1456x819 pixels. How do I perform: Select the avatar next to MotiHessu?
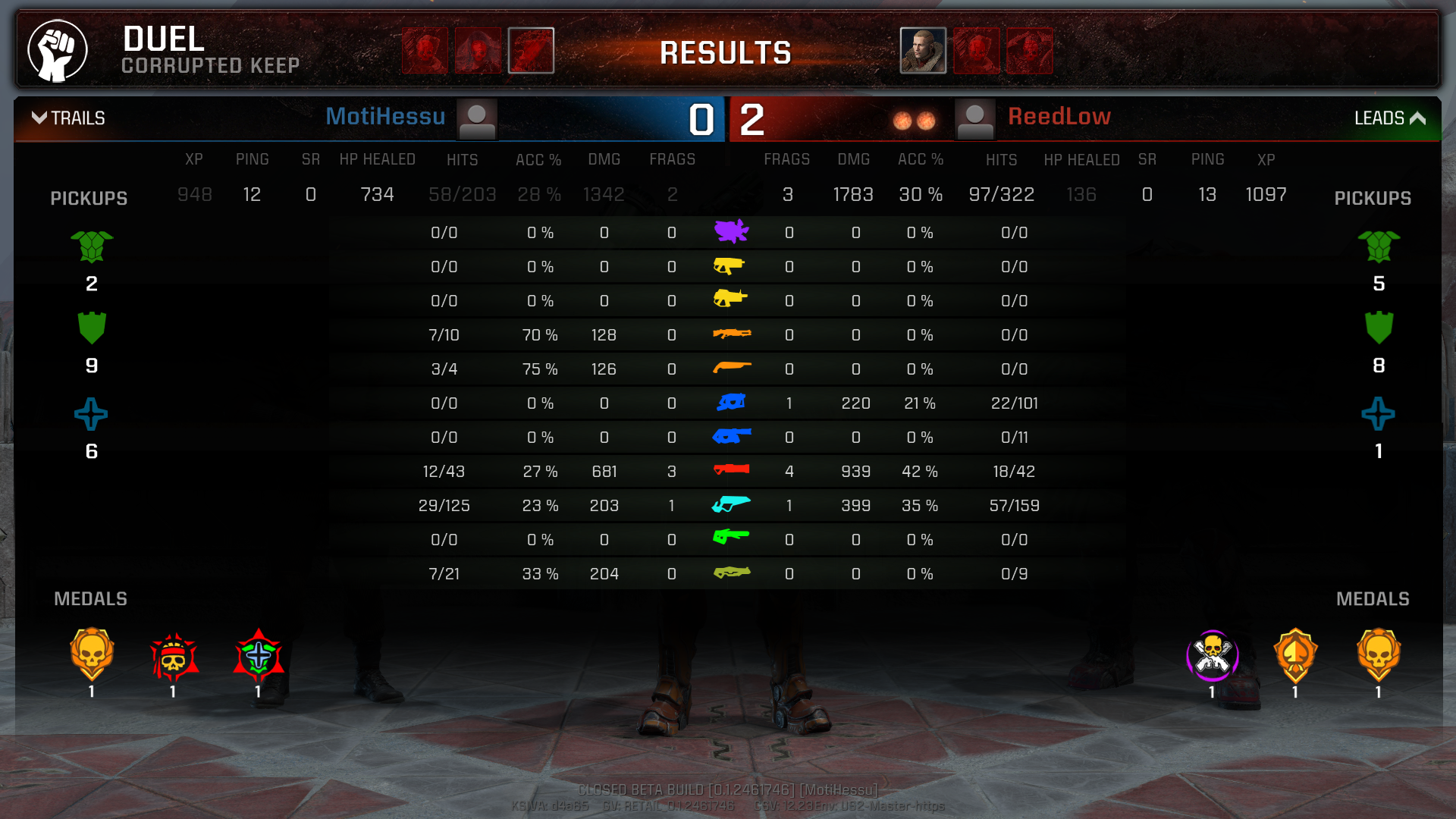pos(477,120)
